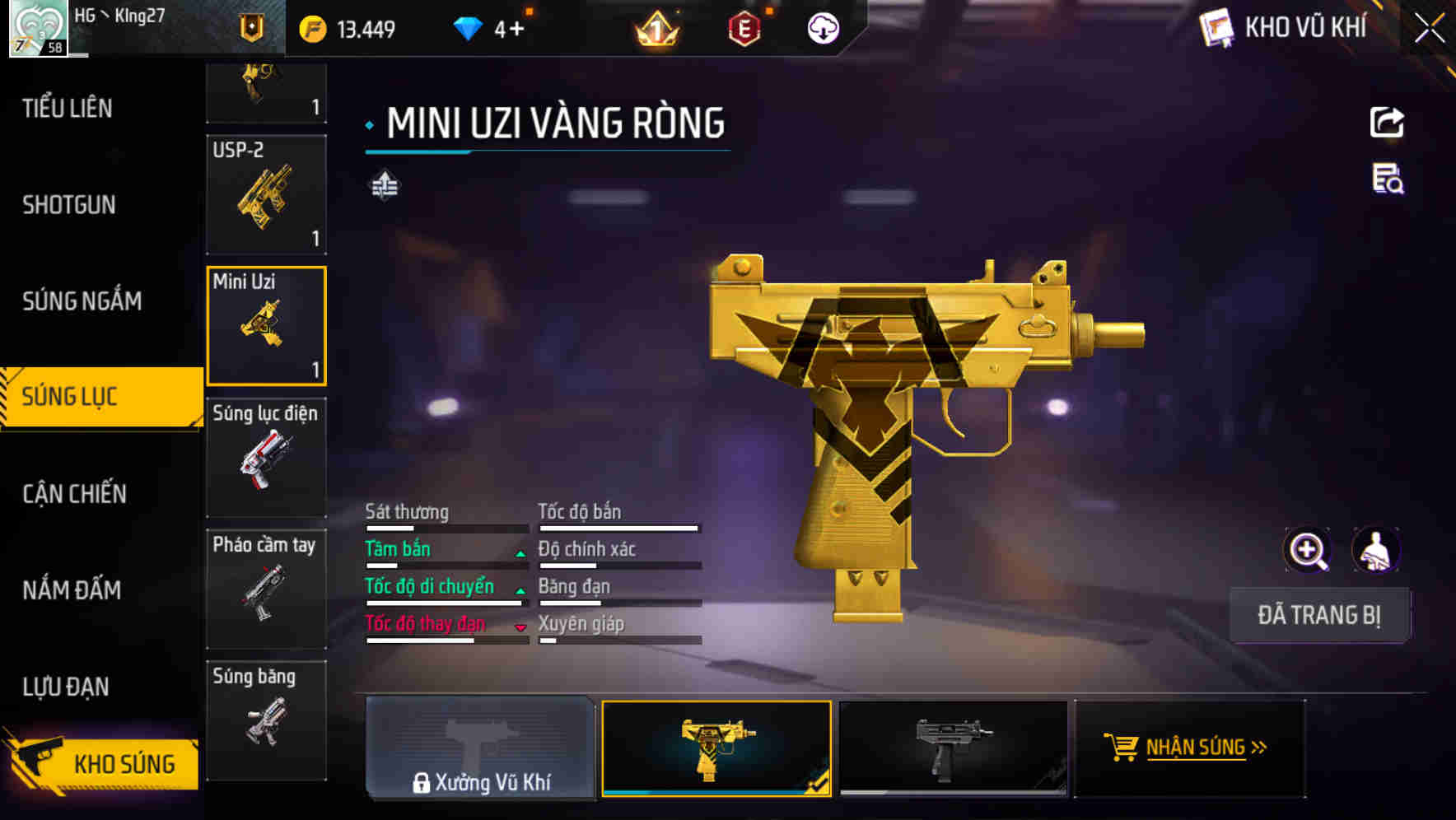
Task: Switch to the Tiểu Liên category
Action: pos(68,108)
